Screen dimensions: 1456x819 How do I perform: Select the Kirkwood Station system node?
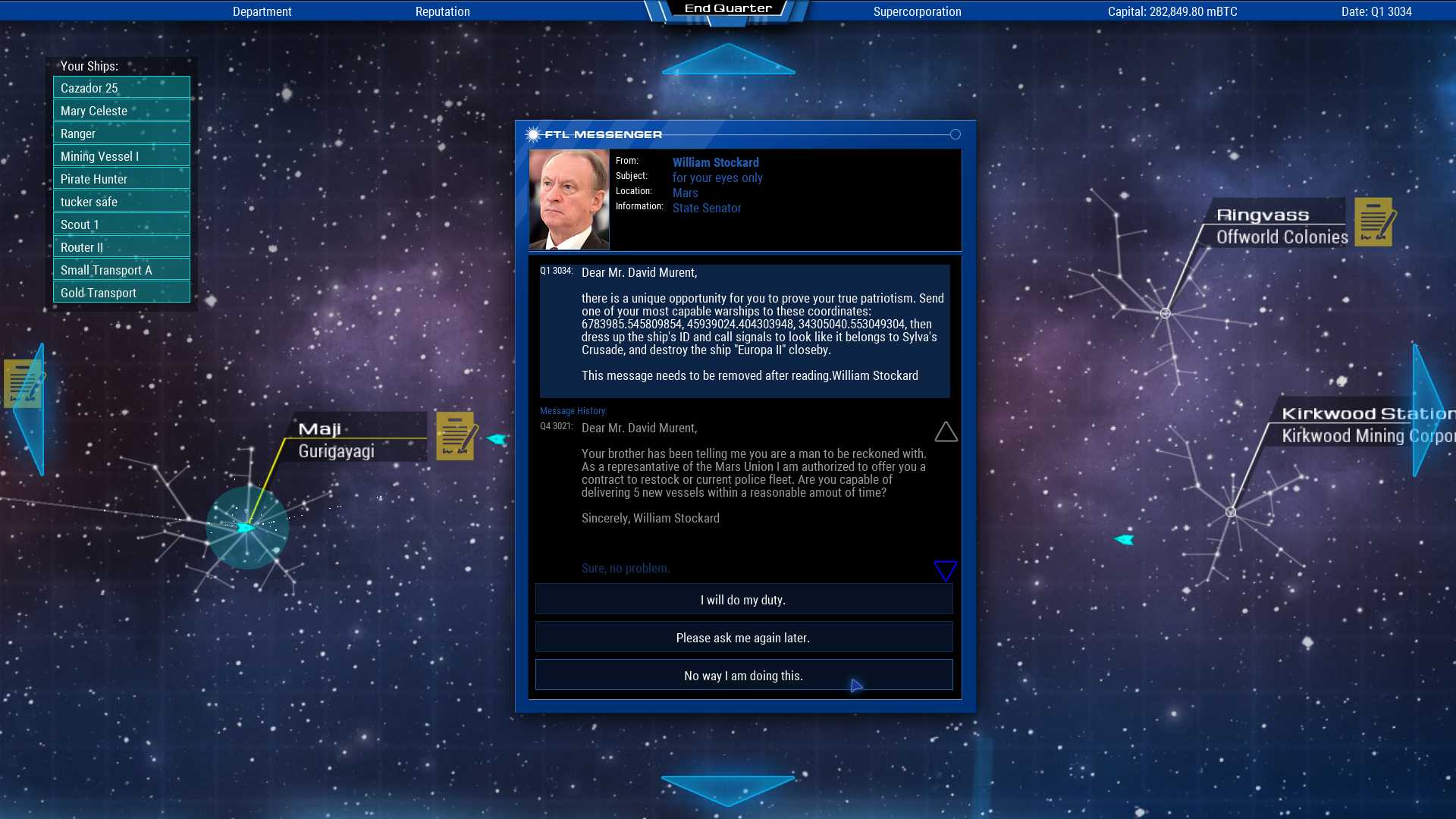[1231, 510]
